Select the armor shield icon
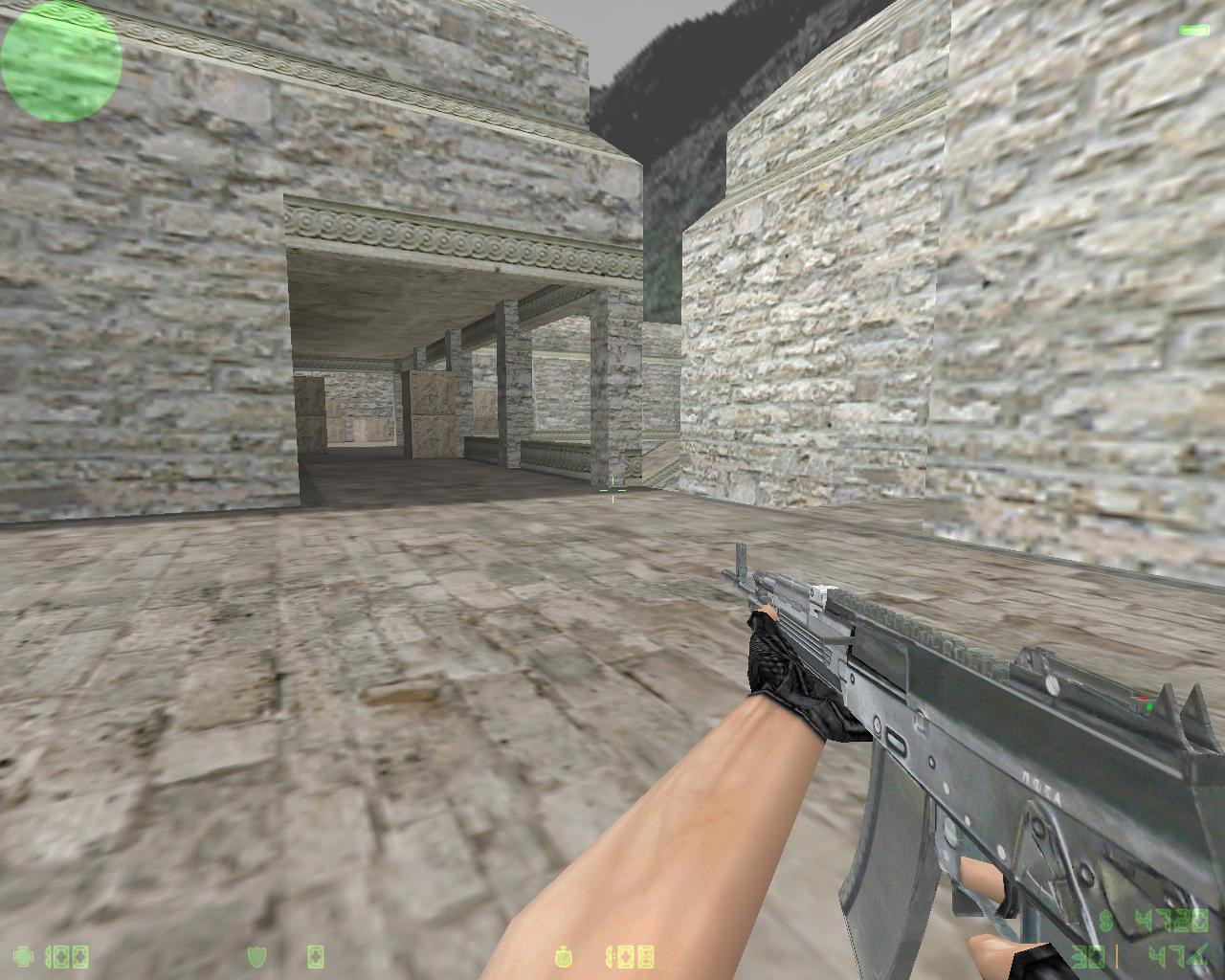This screenshot has height=980, width=1225. pyautogui.click(x=256, y=956)
